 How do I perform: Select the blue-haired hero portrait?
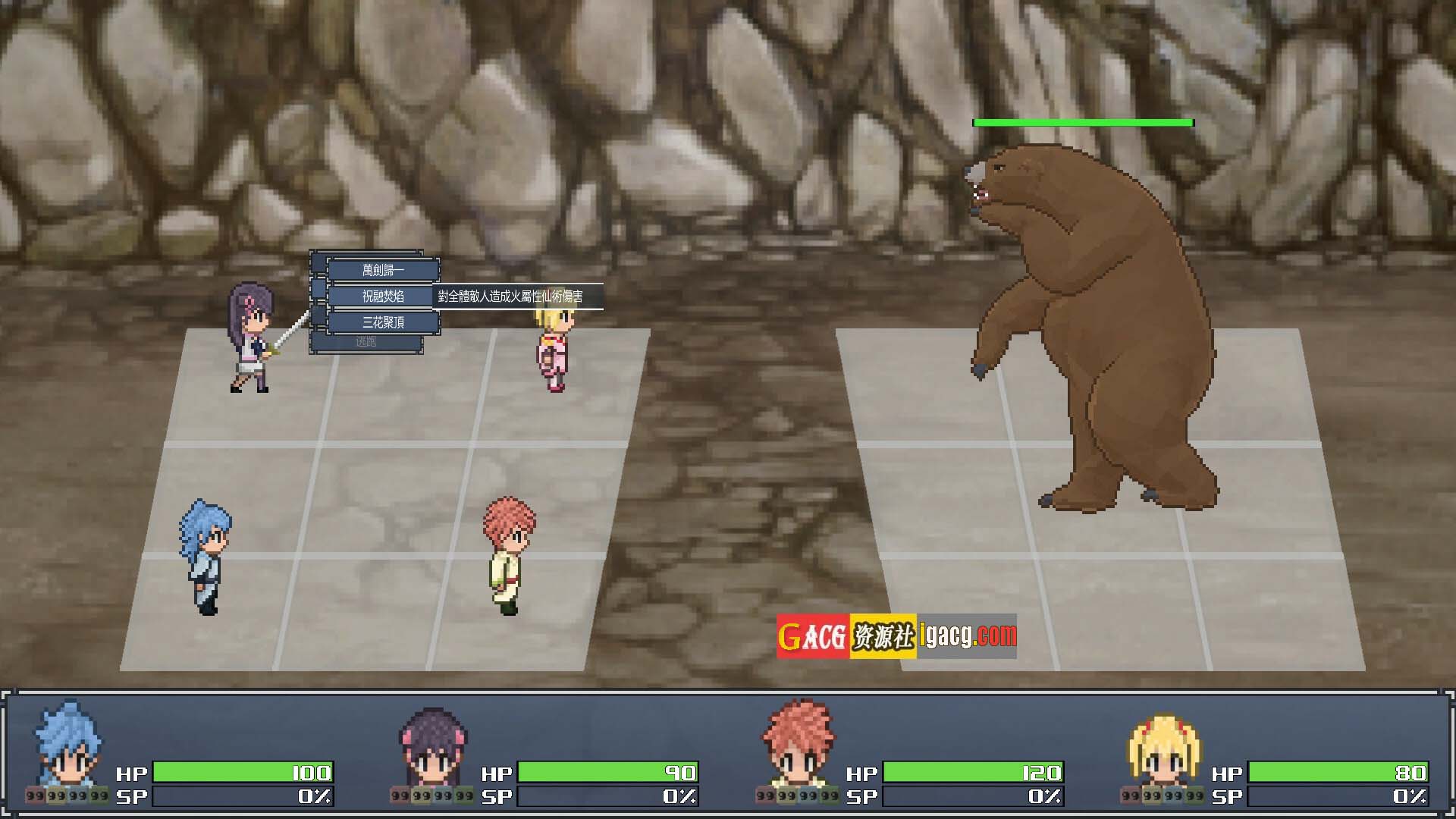pos(67,747)
